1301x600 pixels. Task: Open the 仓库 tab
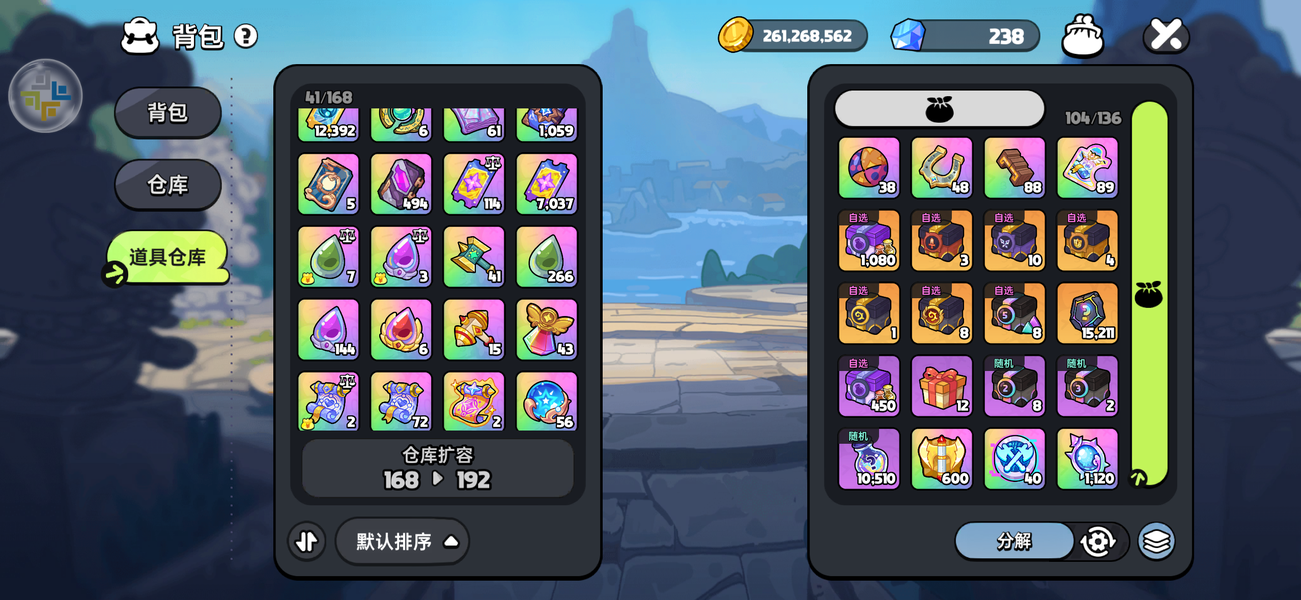[168, 185]
